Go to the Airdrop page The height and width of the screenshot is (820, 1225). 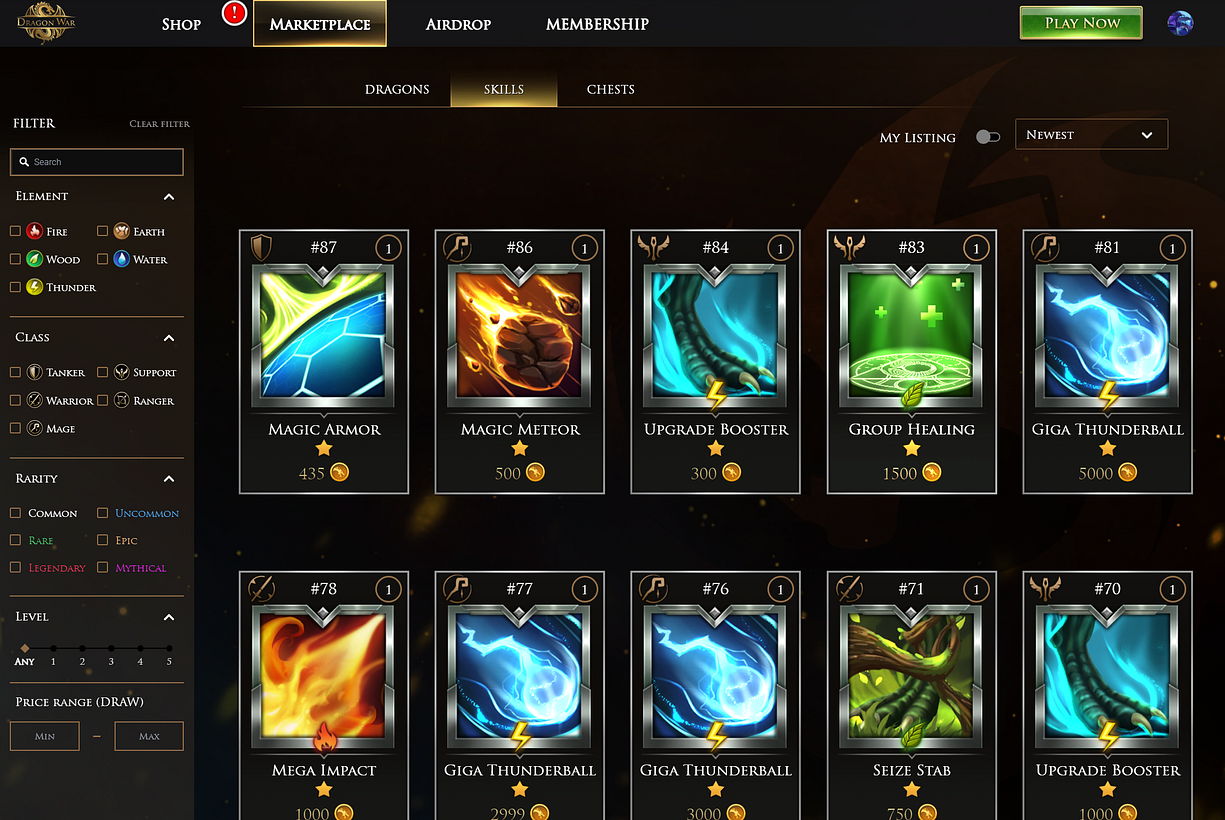coord(458,24)
